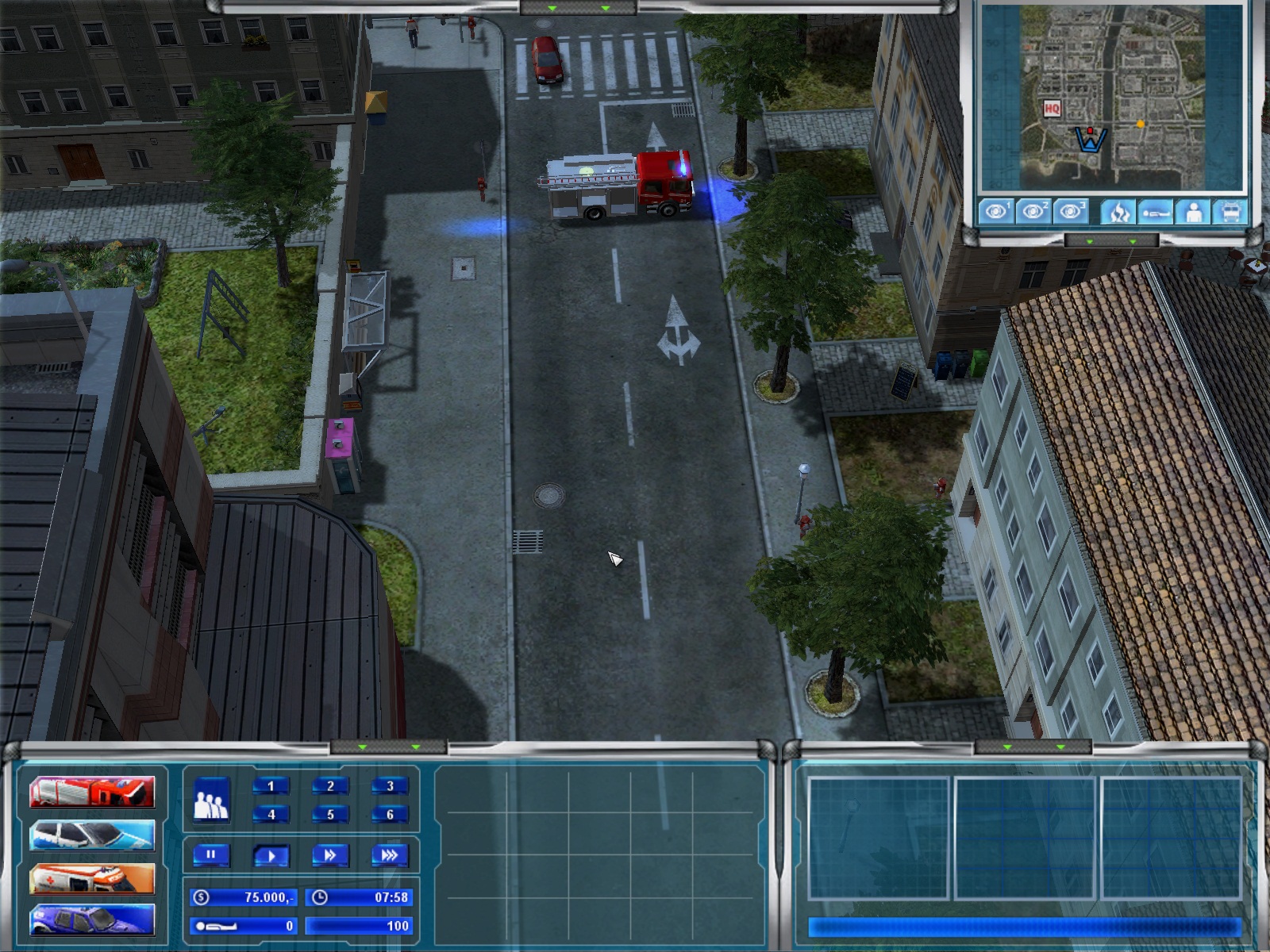
Task: Toggle the vehicle filter on the minimap
Action: 1230,212
